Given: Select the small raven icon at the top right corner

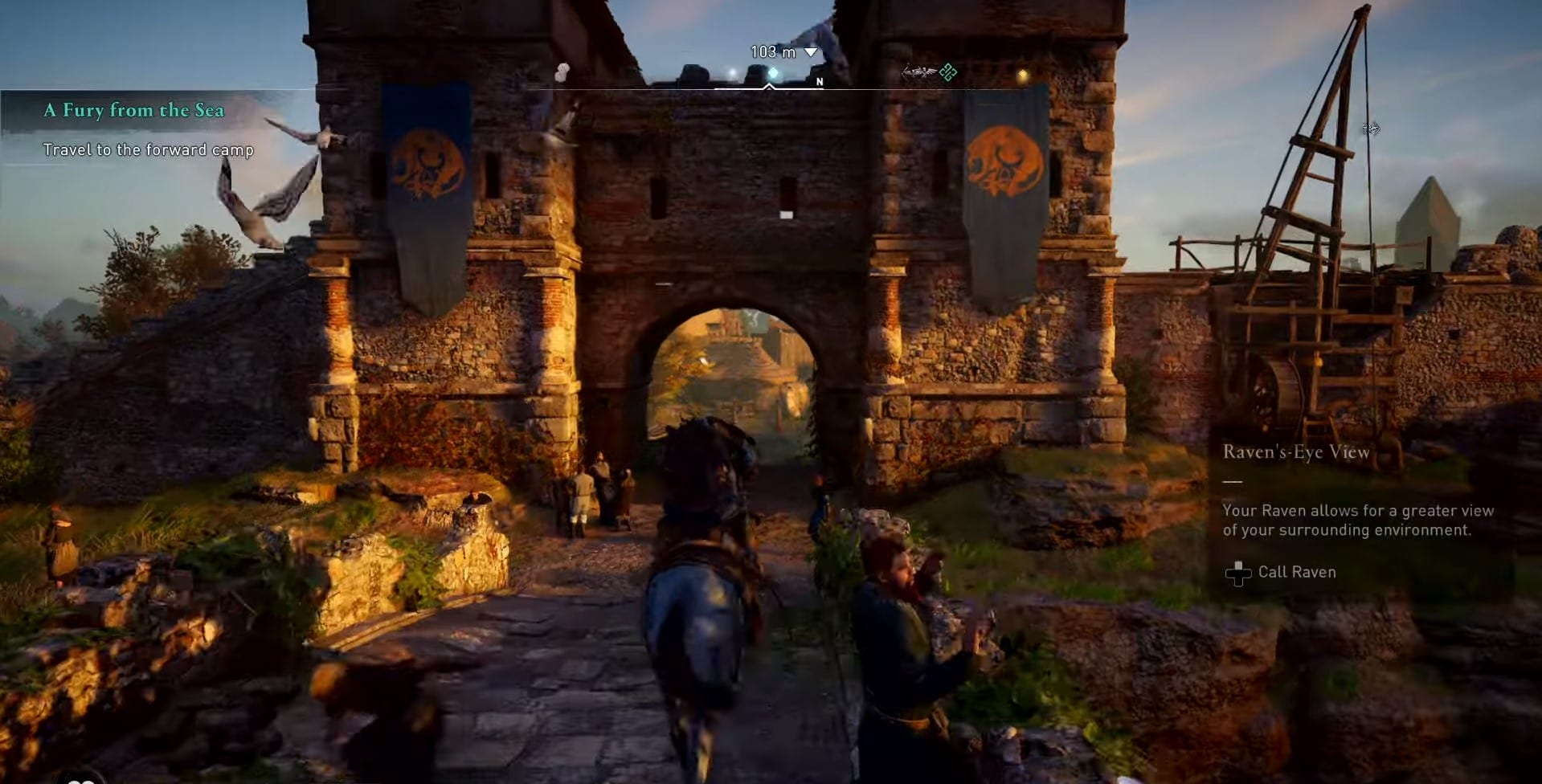Looking at the screenshot, I should [1370, 129].
